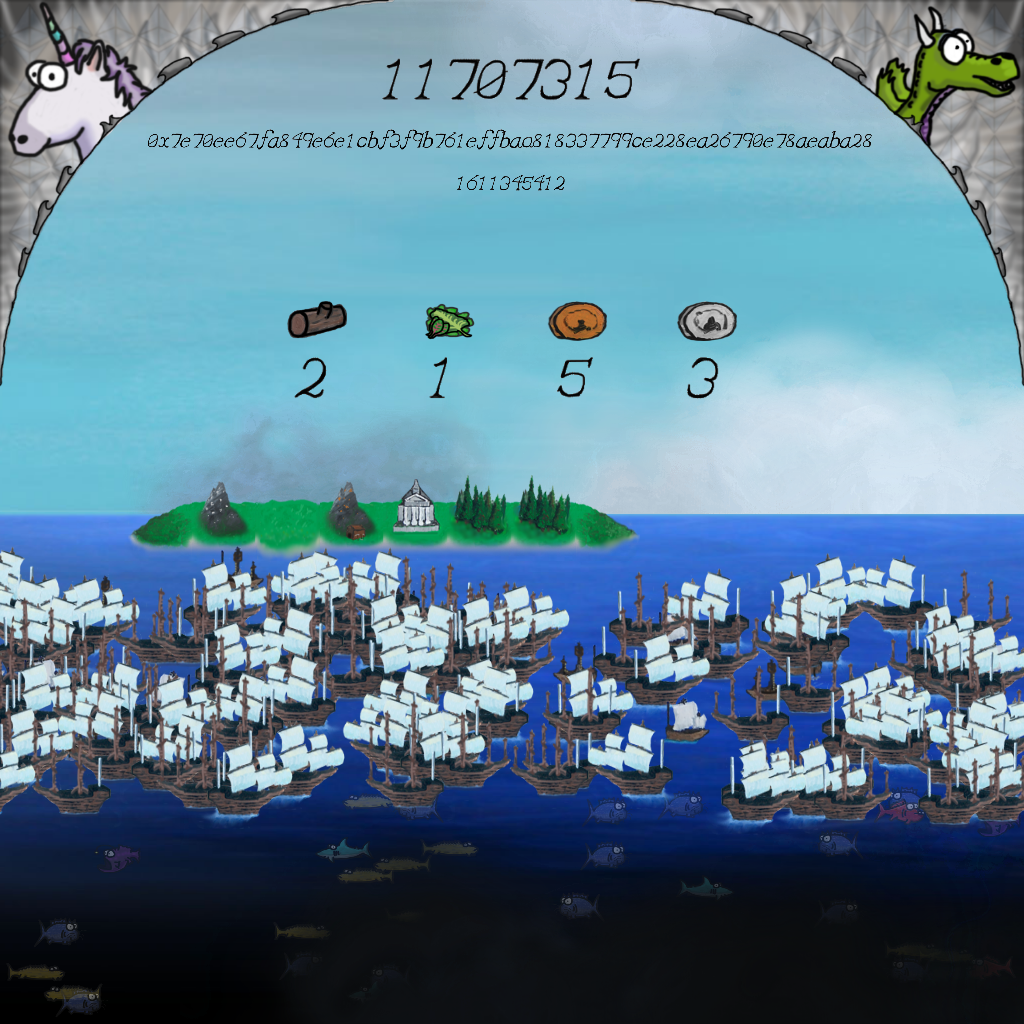The height and width of the screenshot is (1024, 1024).
Task: Open the silver coin resource icon
Action: click(x=707, y=322)
